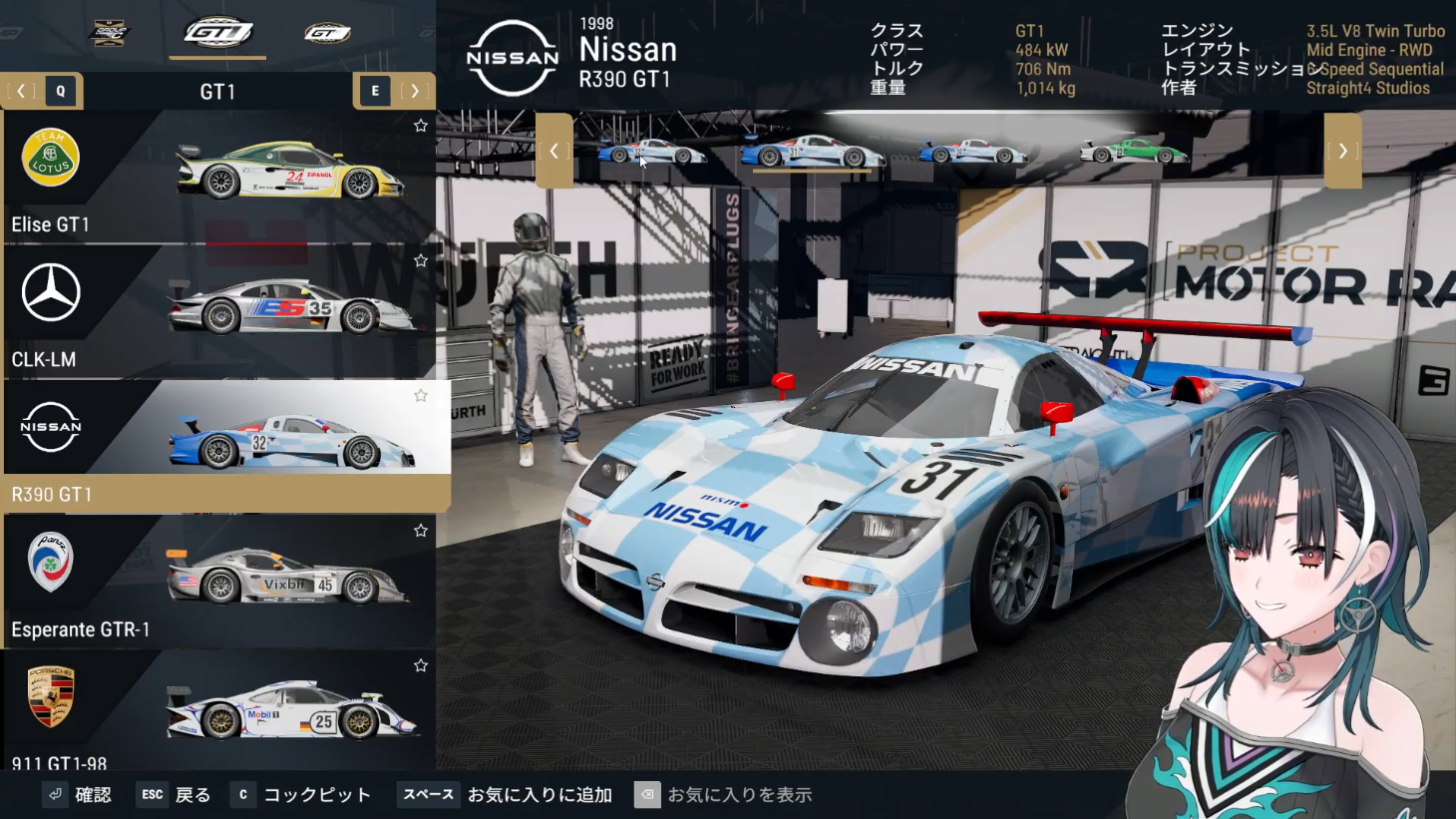This screenshot has width=1456, height=819.
Task: Favorite the Elise GT1 with its star
Action: [x=421, y=126]
